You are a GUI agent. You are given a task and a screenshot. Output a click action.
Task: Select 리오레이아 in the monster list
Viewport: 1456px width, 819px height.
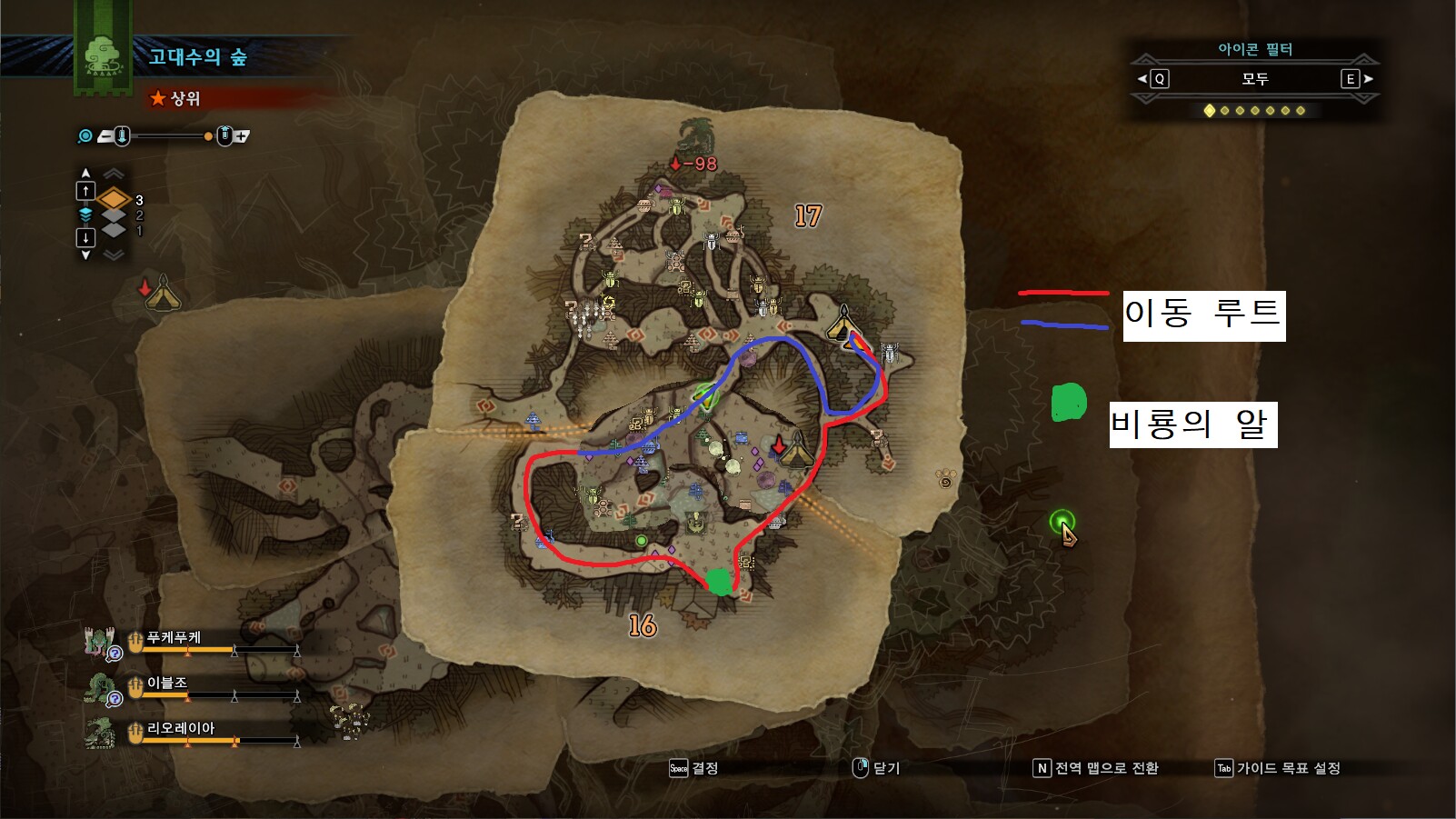tap(180, 730)
